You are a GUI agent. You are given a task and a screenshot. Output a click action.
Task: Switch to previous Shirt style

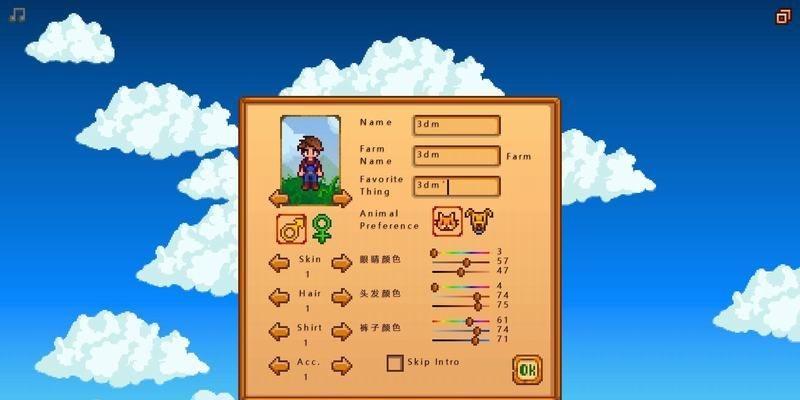click(280, 331)
